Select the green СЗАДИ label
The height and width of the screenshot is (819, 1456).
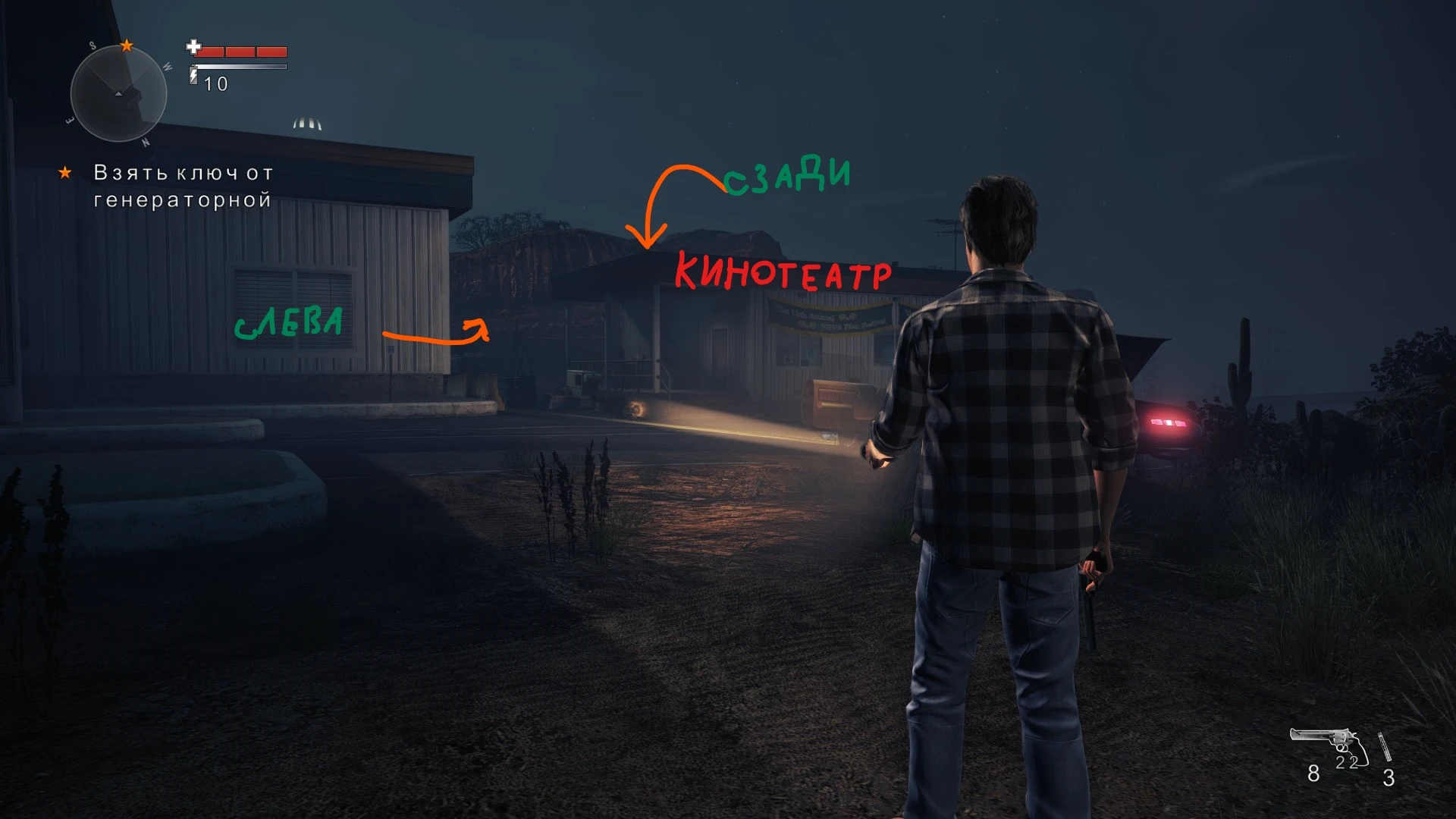tap(789, 176)
